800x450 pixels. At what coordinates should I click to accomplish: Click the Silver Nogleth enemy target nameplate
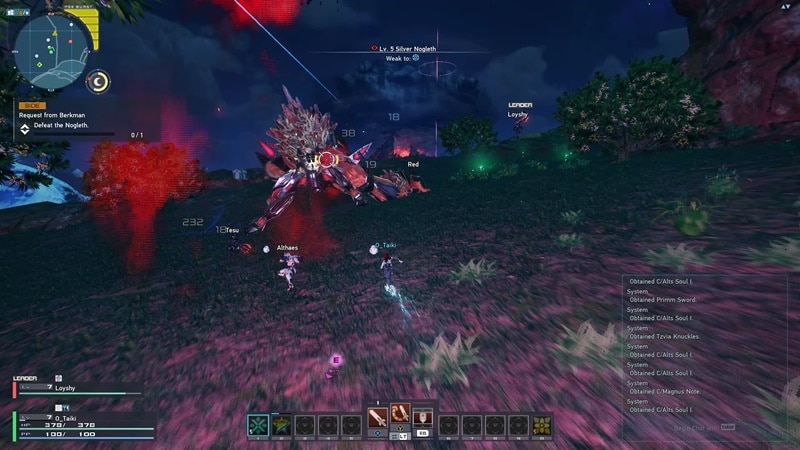pos(408,48)
